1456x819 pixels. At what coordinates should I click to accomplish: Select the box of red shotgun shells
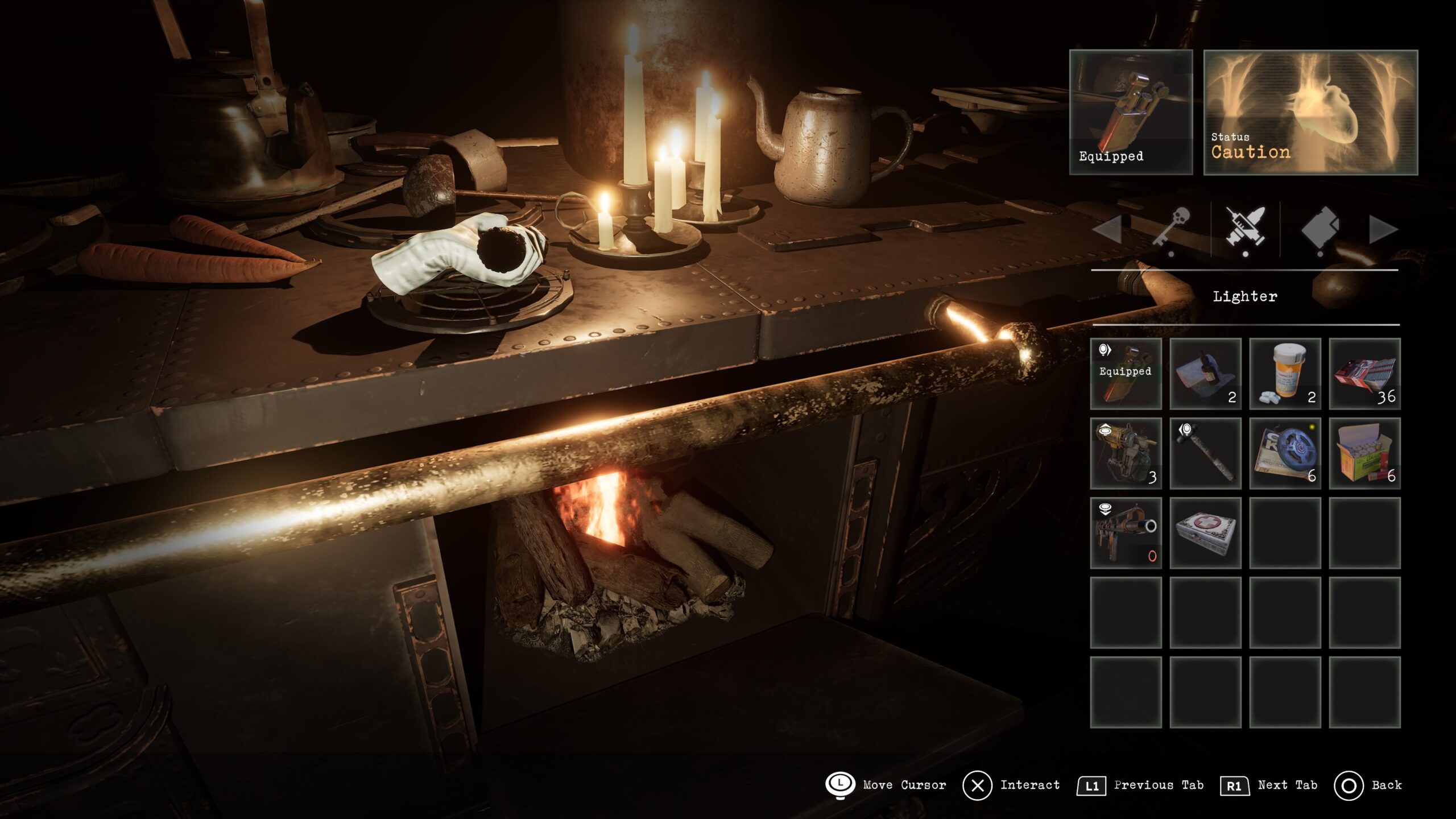click(x=1364, y=453)
